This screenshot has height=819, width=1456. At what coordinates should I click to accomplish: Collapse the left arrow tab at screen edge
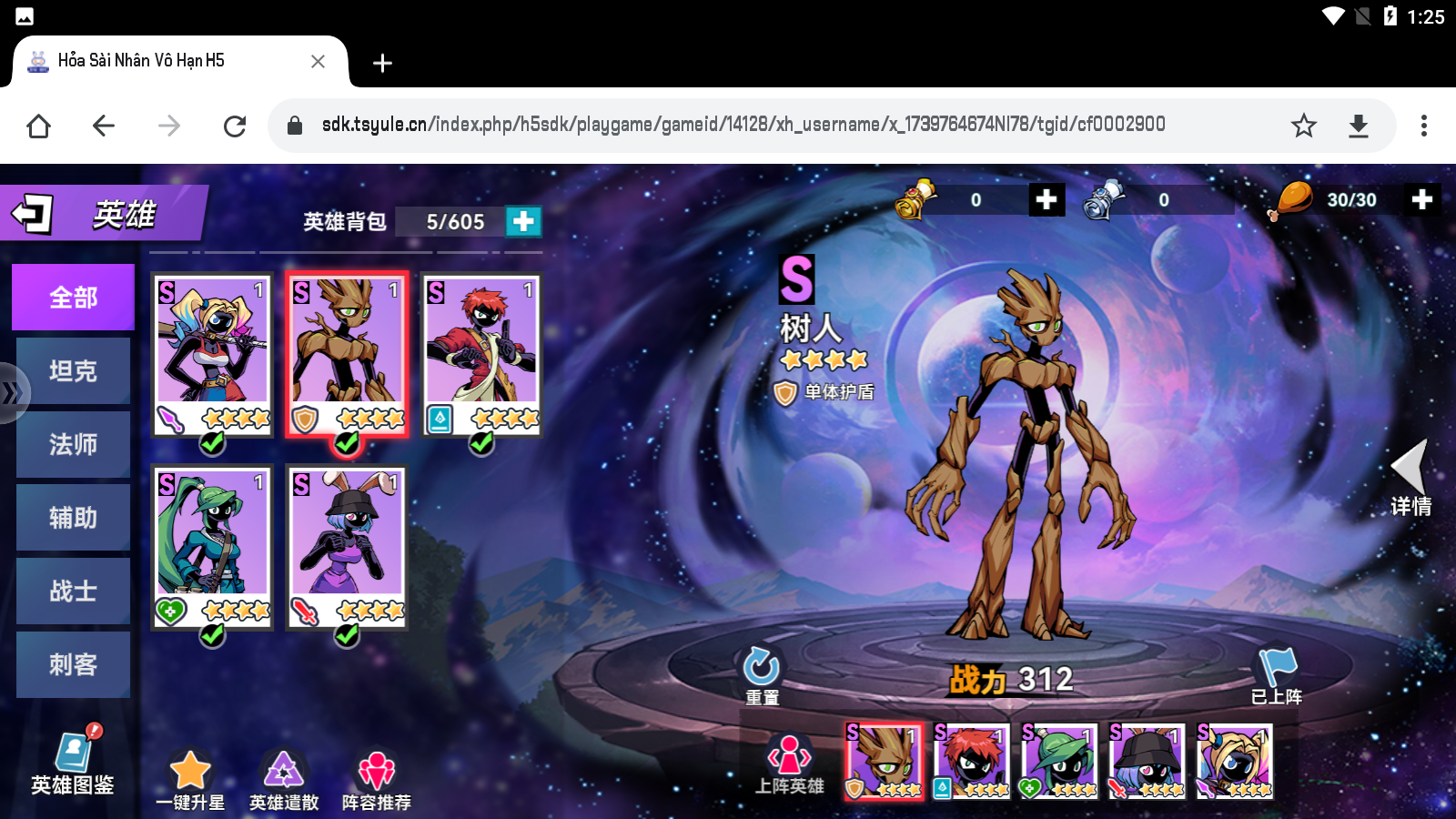[12, 393]
